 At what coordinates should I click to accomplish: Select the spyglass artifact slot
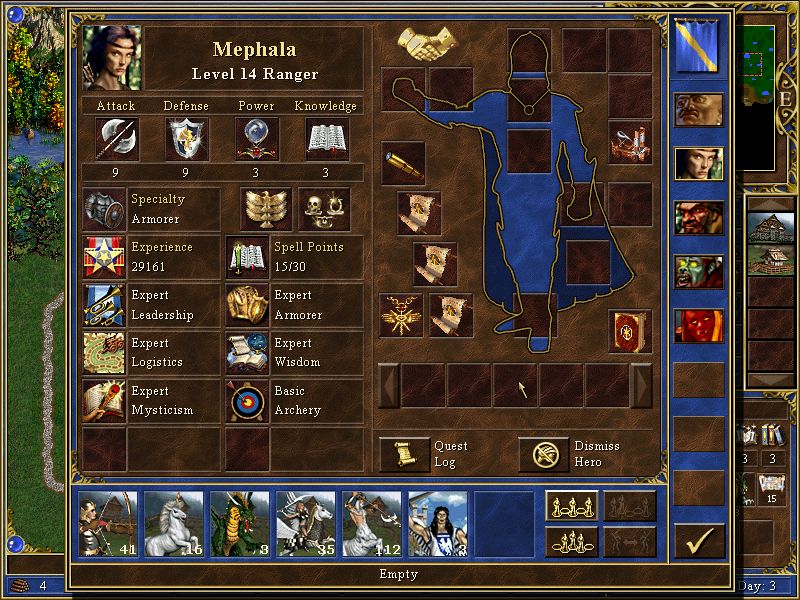[x=403, y=163]
